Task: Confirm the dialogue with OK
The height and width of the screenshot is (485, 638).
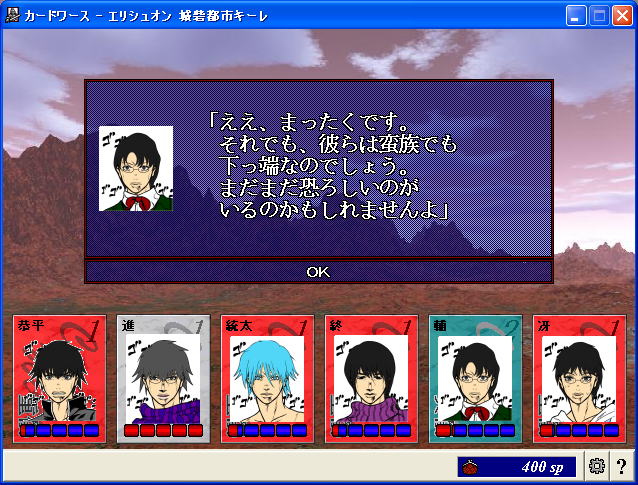Action: point(318,271)
